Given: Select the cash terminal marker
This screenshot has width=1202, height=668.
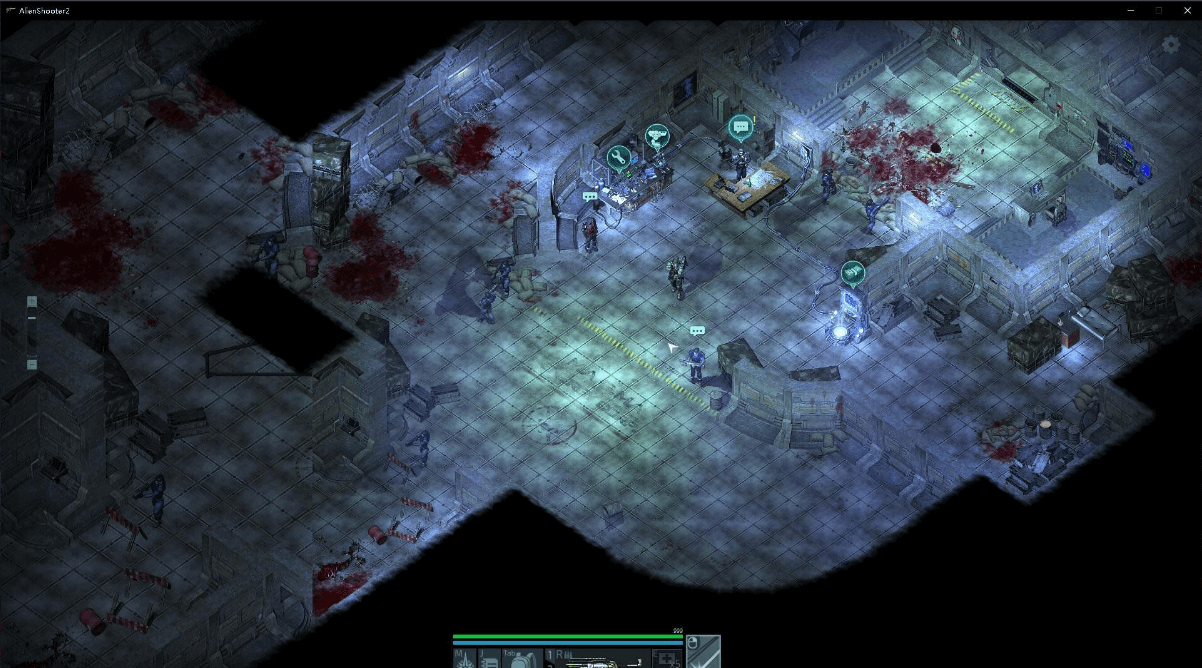Looking at the screenshot, I should point(852,271).
